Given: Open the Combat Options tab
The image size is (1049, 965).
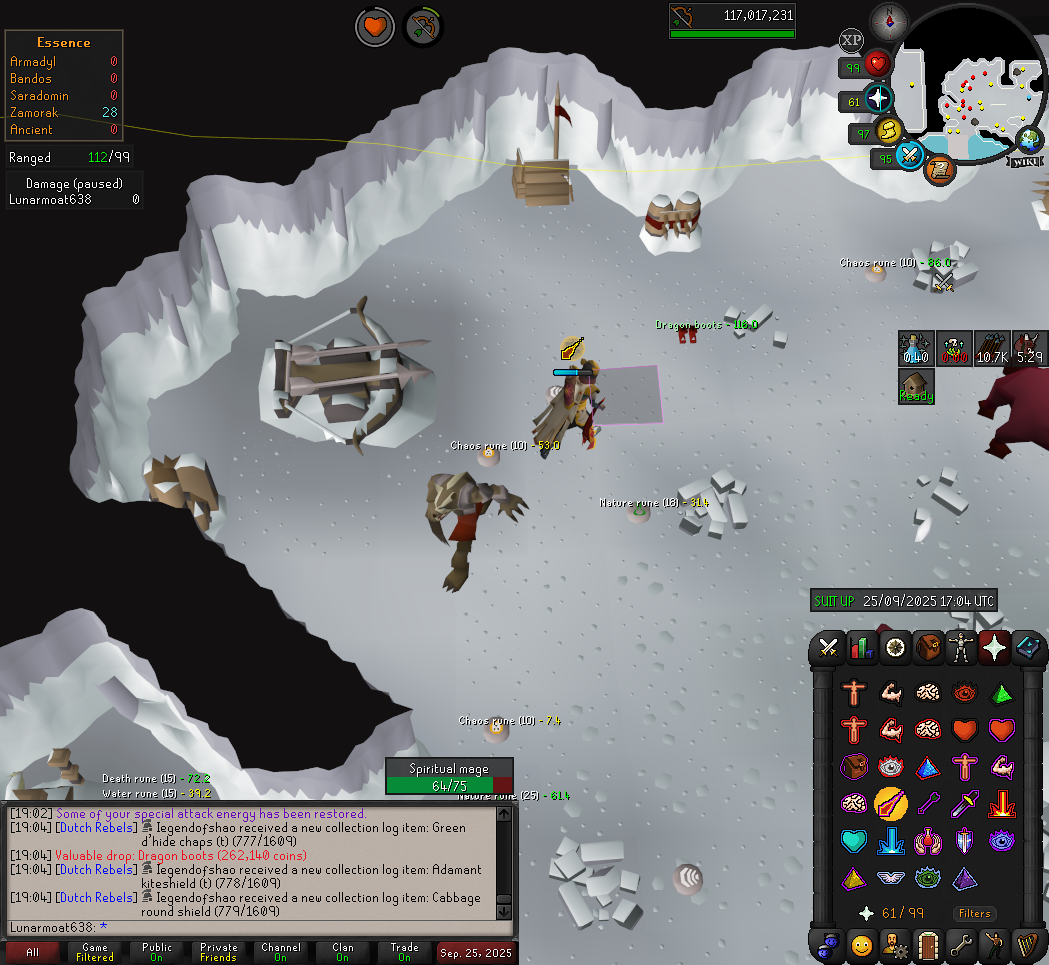Looking at the screenshot, I should (x=828, y=648).
